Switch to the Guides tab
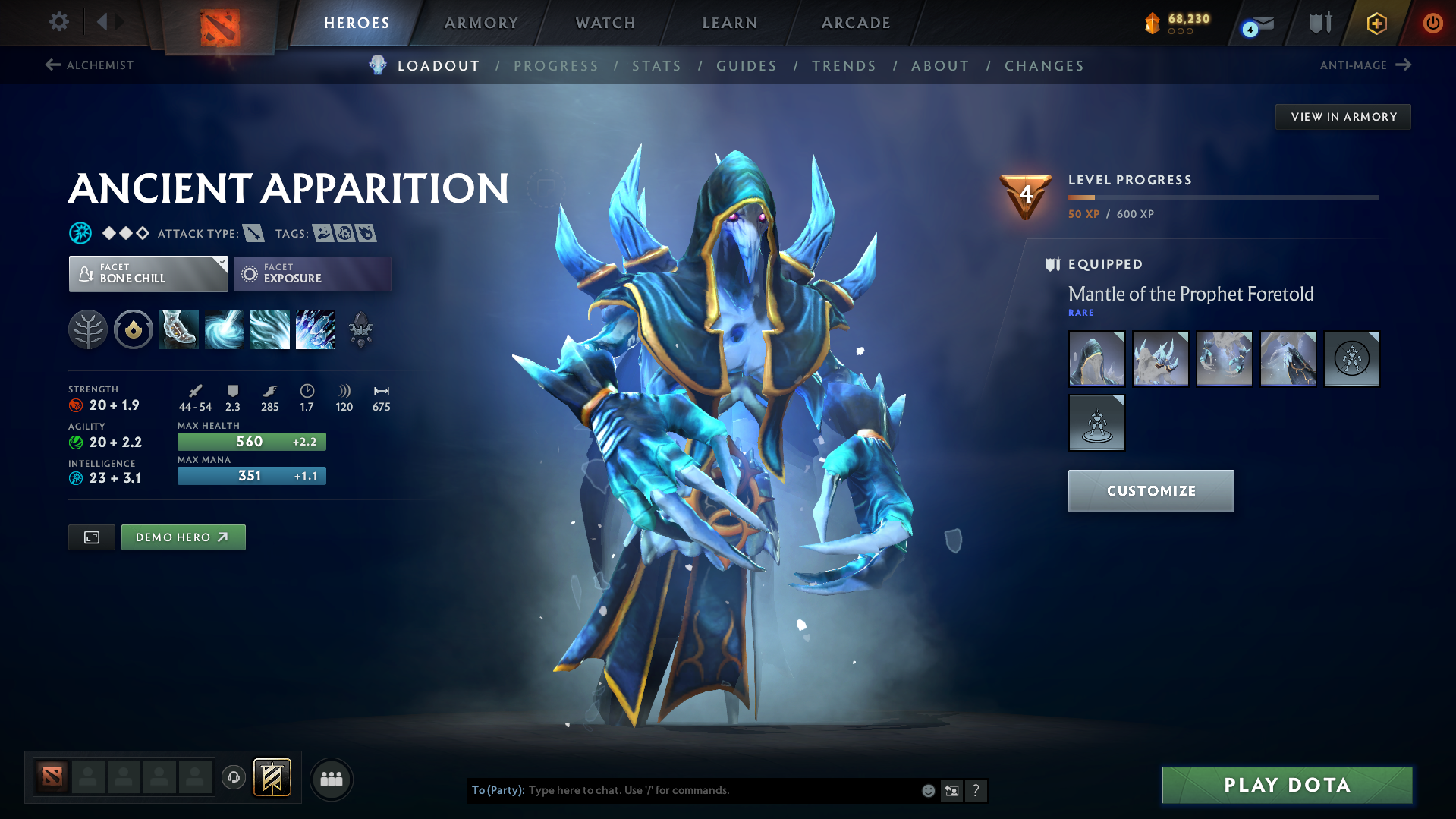The height and width of the screenshot is (819, 1456). click(746, 66)
